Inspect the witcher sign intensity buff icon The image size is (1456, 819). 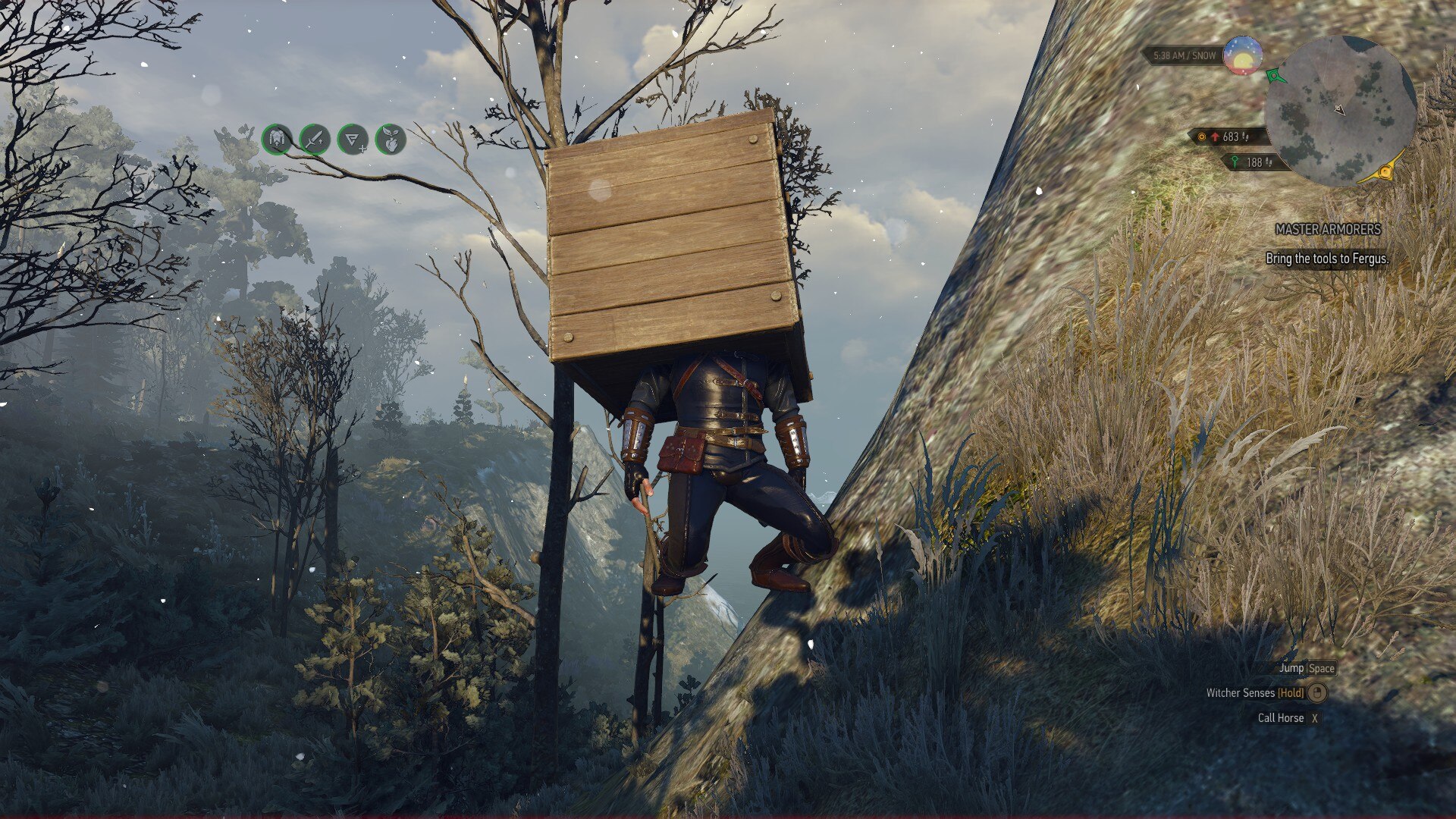pos(353,140)
